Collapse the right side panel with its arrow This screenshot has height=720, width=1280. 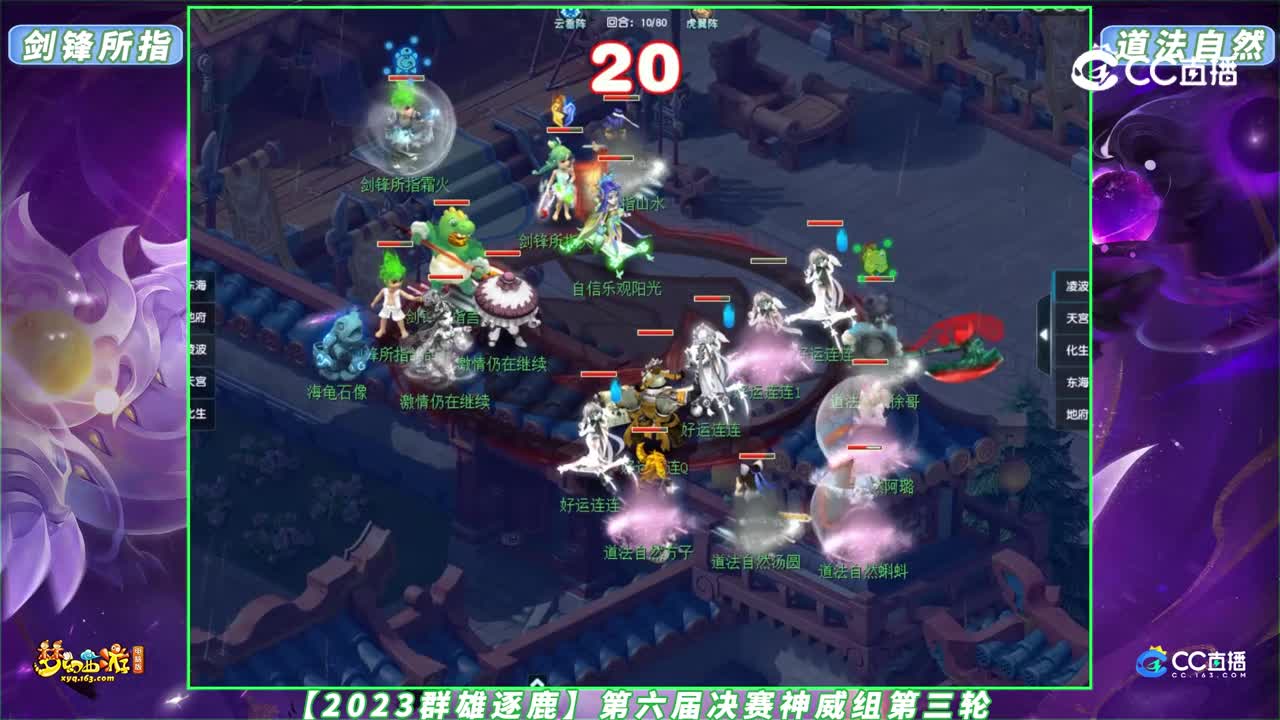click(x=1043, y=333)
